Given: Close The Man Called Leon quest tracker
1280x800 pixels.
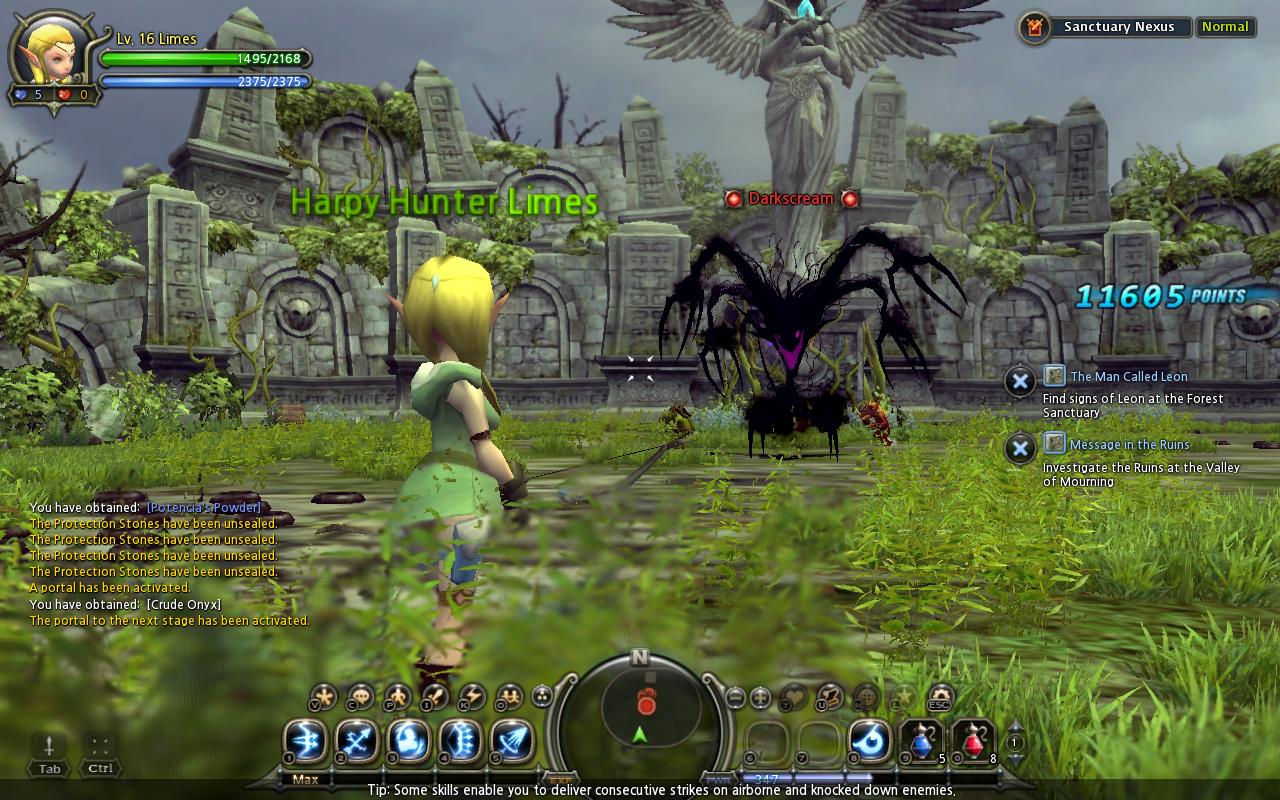Looking at the screenshot, I should tap(1019, 381).
